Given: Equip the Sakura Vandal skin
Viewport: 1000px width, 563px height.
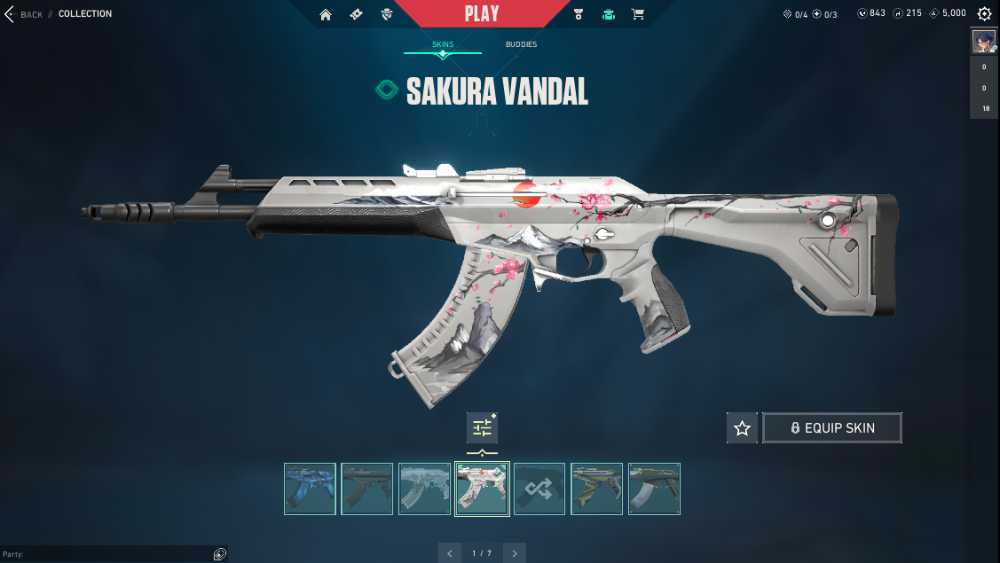Looking at the screenshot, I should [832, 428].
